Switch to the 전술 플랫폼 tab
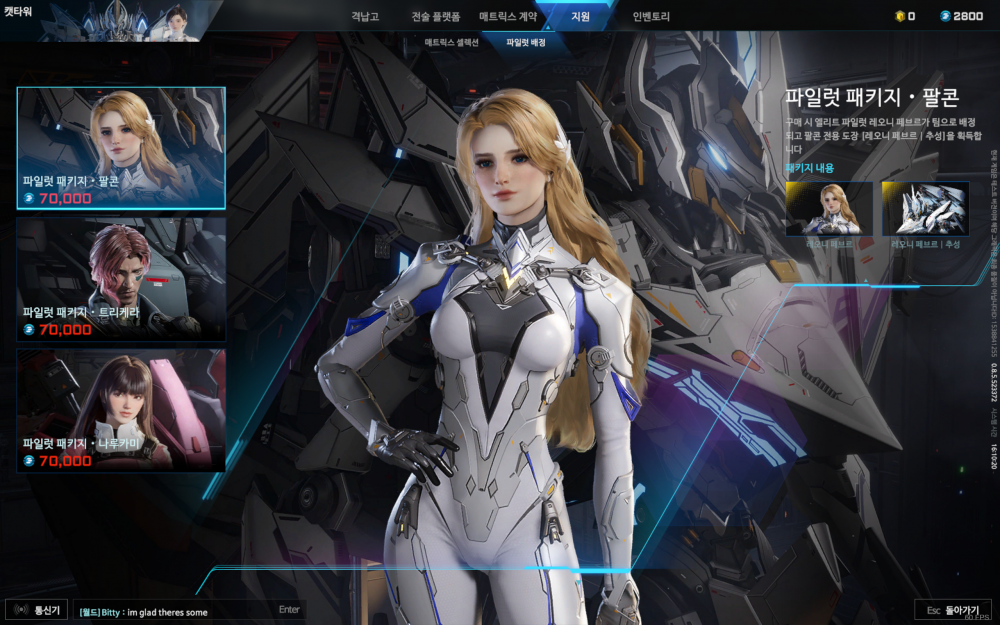 click(x=435, y=17)
